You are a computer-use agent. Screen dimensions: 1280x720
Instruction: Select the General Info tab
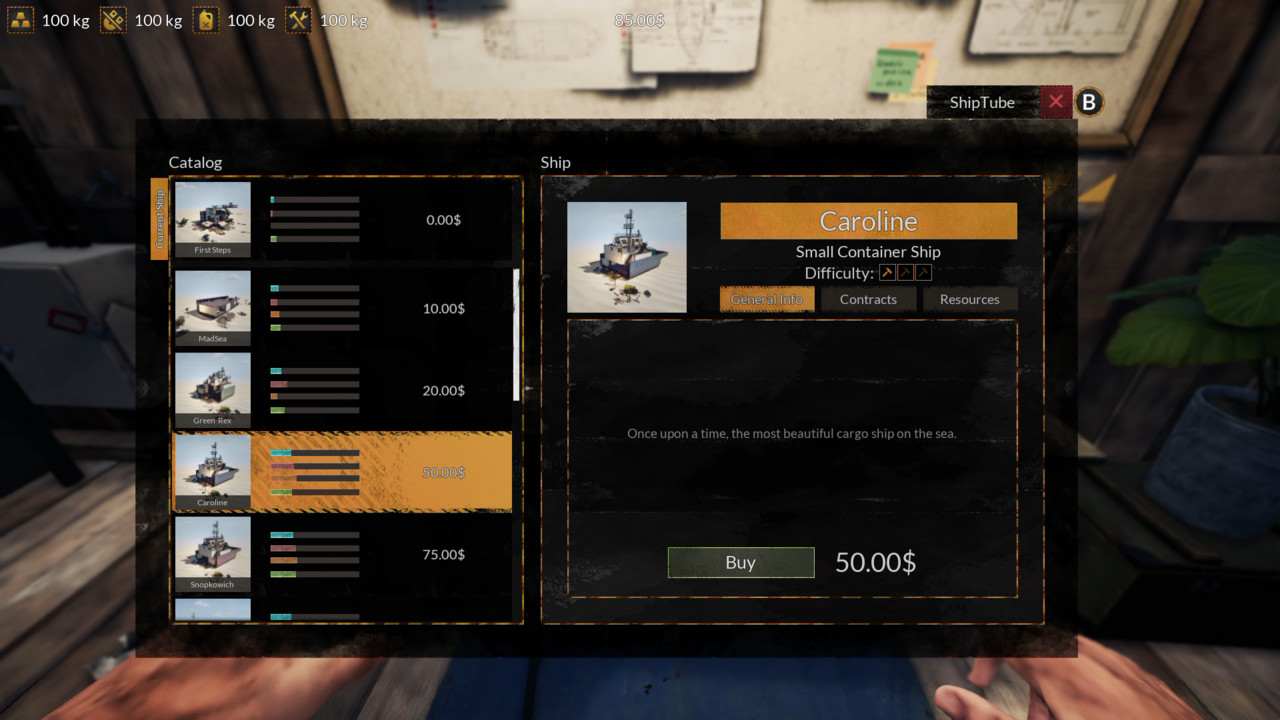[x=767, y=299]
